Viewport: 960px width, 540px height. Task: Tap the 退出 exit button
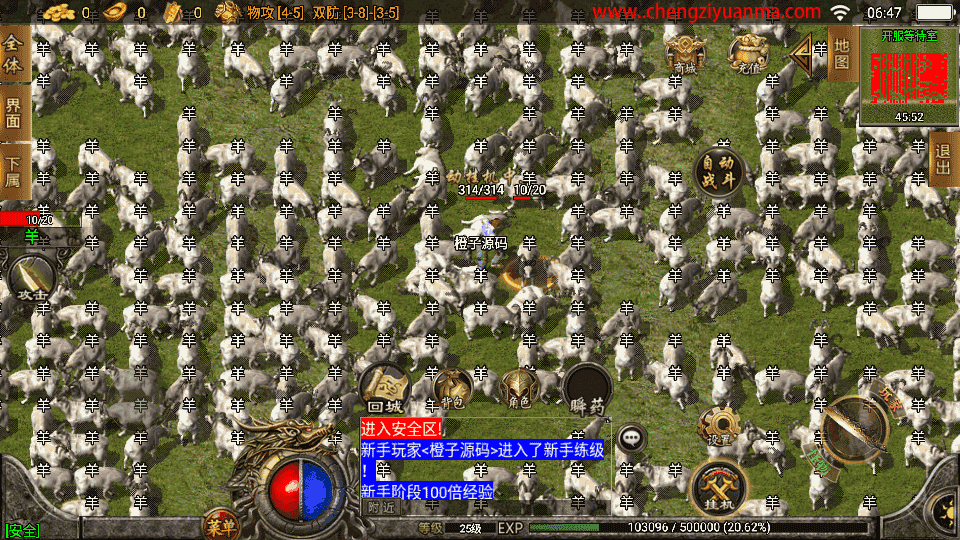[x=942, y=158]
